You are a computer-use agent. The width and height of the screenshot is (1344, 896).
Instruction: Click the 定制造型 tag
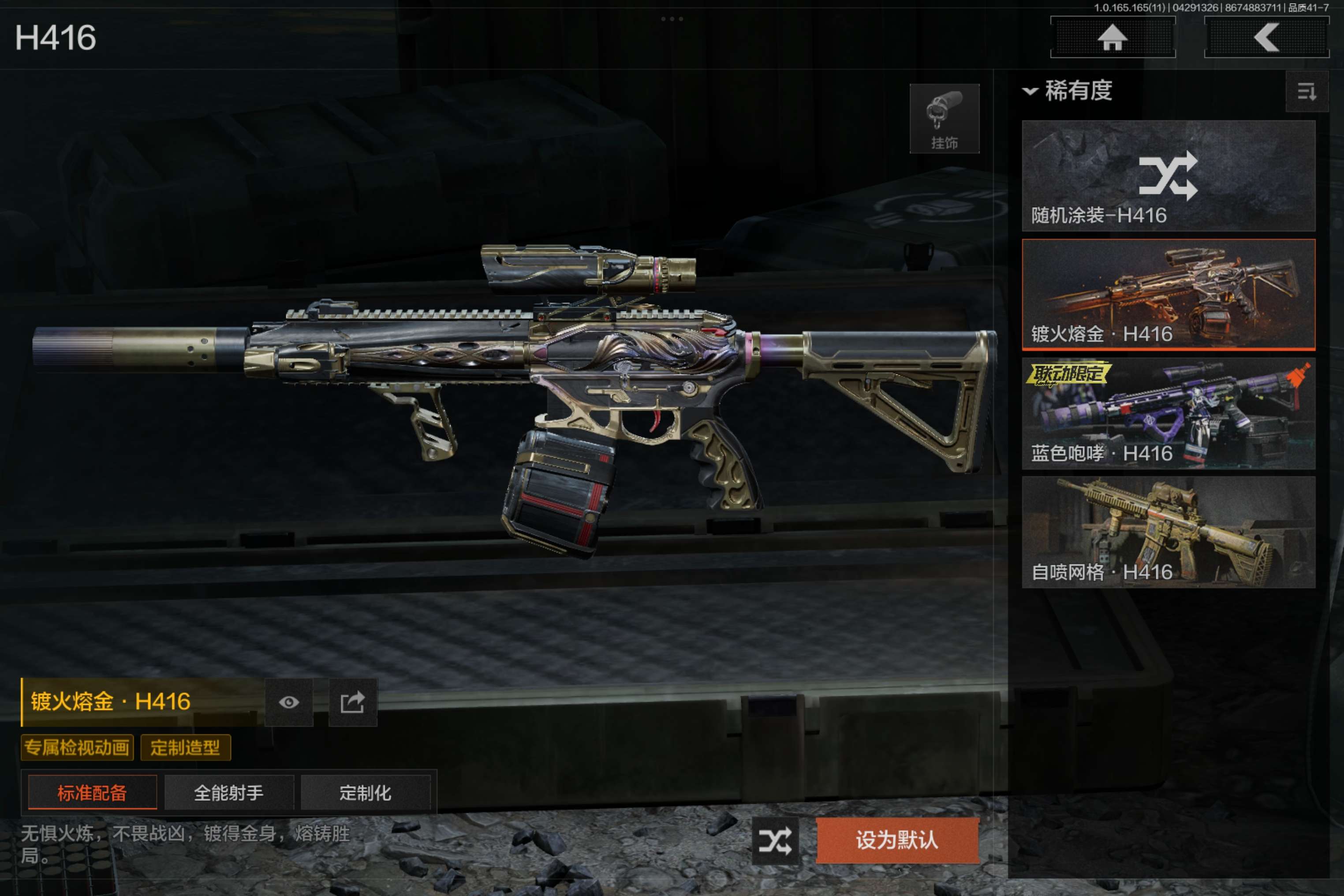[x=185, y=747]
